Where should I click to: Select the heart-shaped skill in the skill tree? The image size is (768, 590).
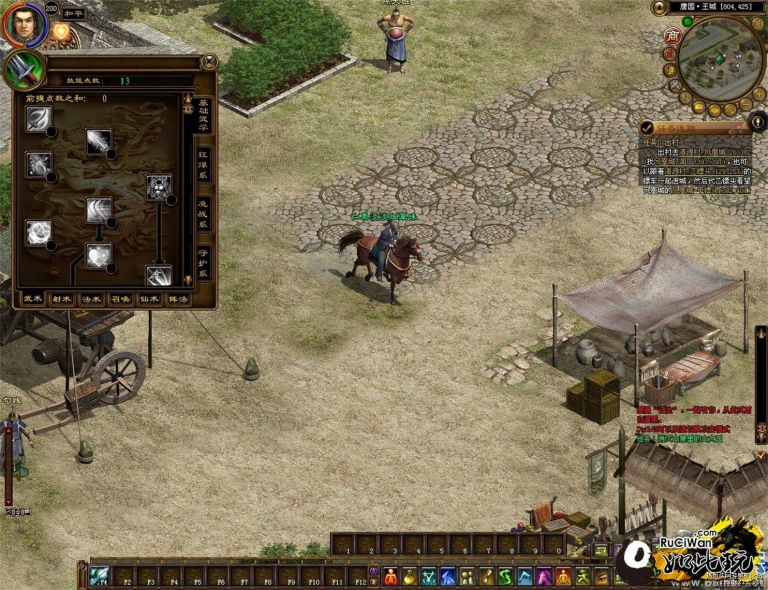98,256
